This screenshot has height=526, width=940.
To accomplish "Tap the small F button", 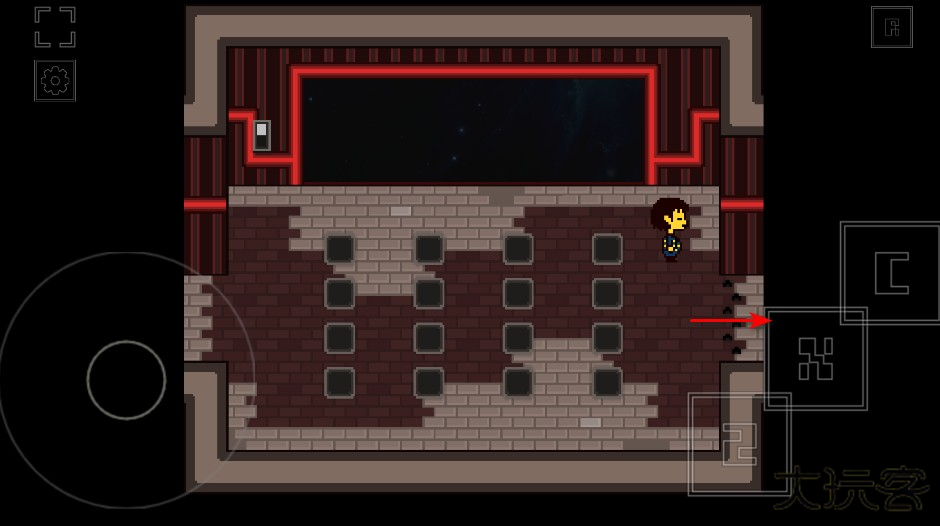I will coord(891,28).
